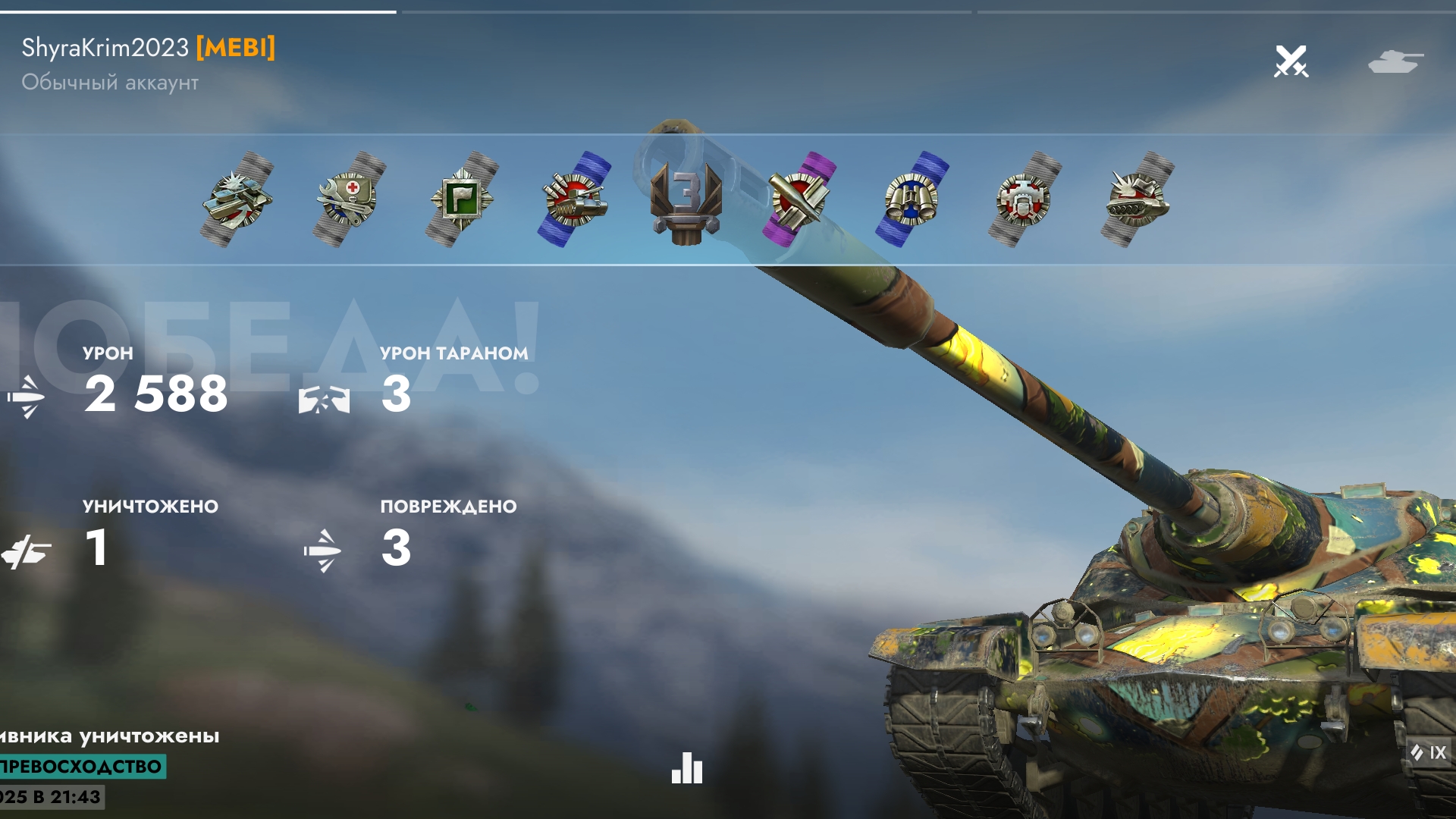Viewport: 1456px width, 819px height.
Task: View the wrench and medkit medal
Action: [349, 199]
